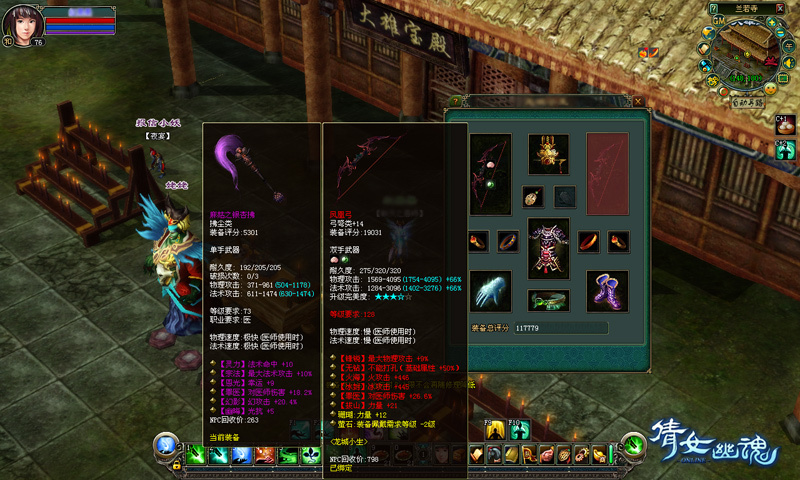The width and height of the screenshot is (800, 480).
Task: Open the GM button by the minimap
Action: 718,19
